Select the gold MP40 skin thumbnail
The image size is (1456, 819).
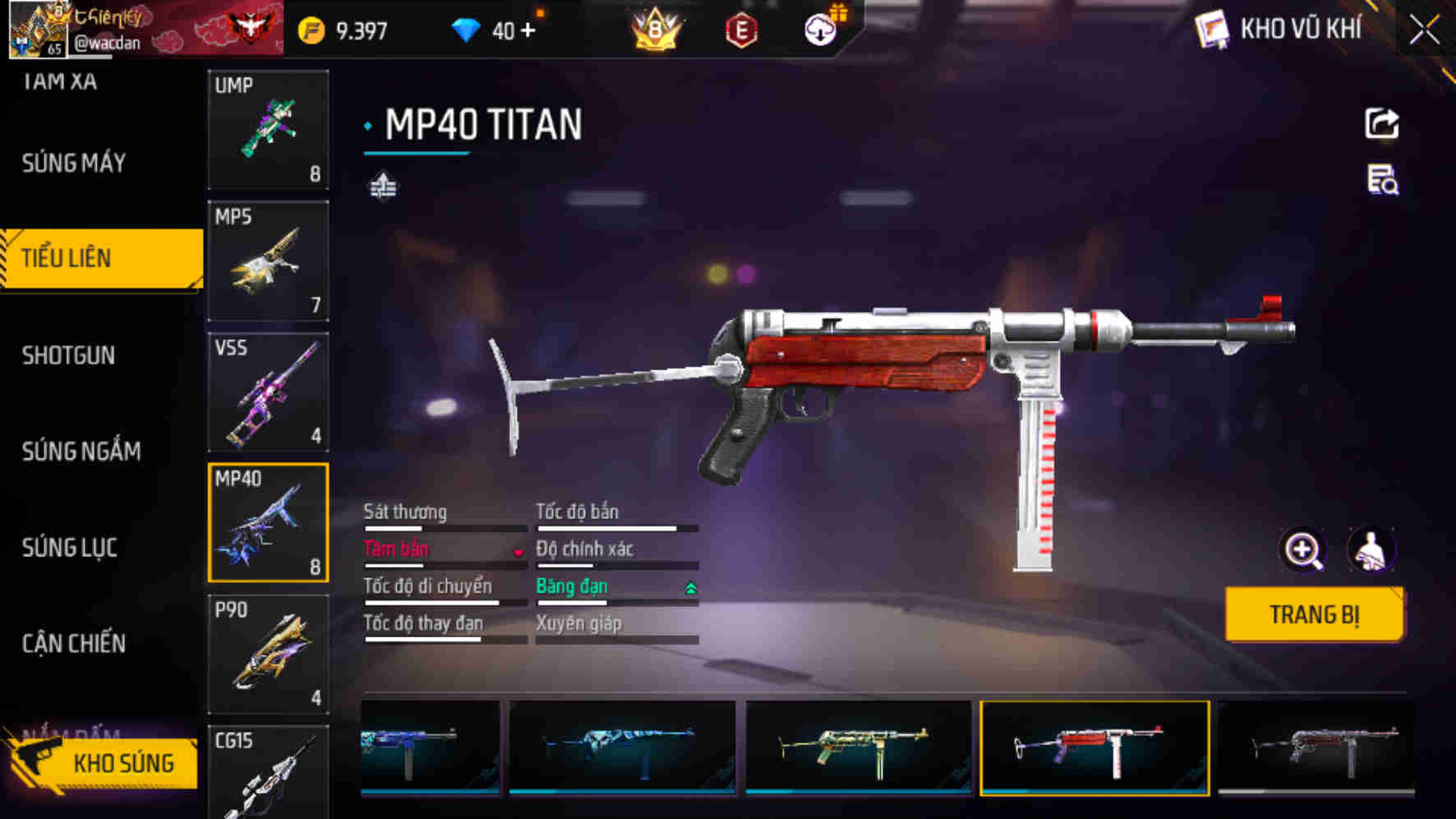point(859,747)
